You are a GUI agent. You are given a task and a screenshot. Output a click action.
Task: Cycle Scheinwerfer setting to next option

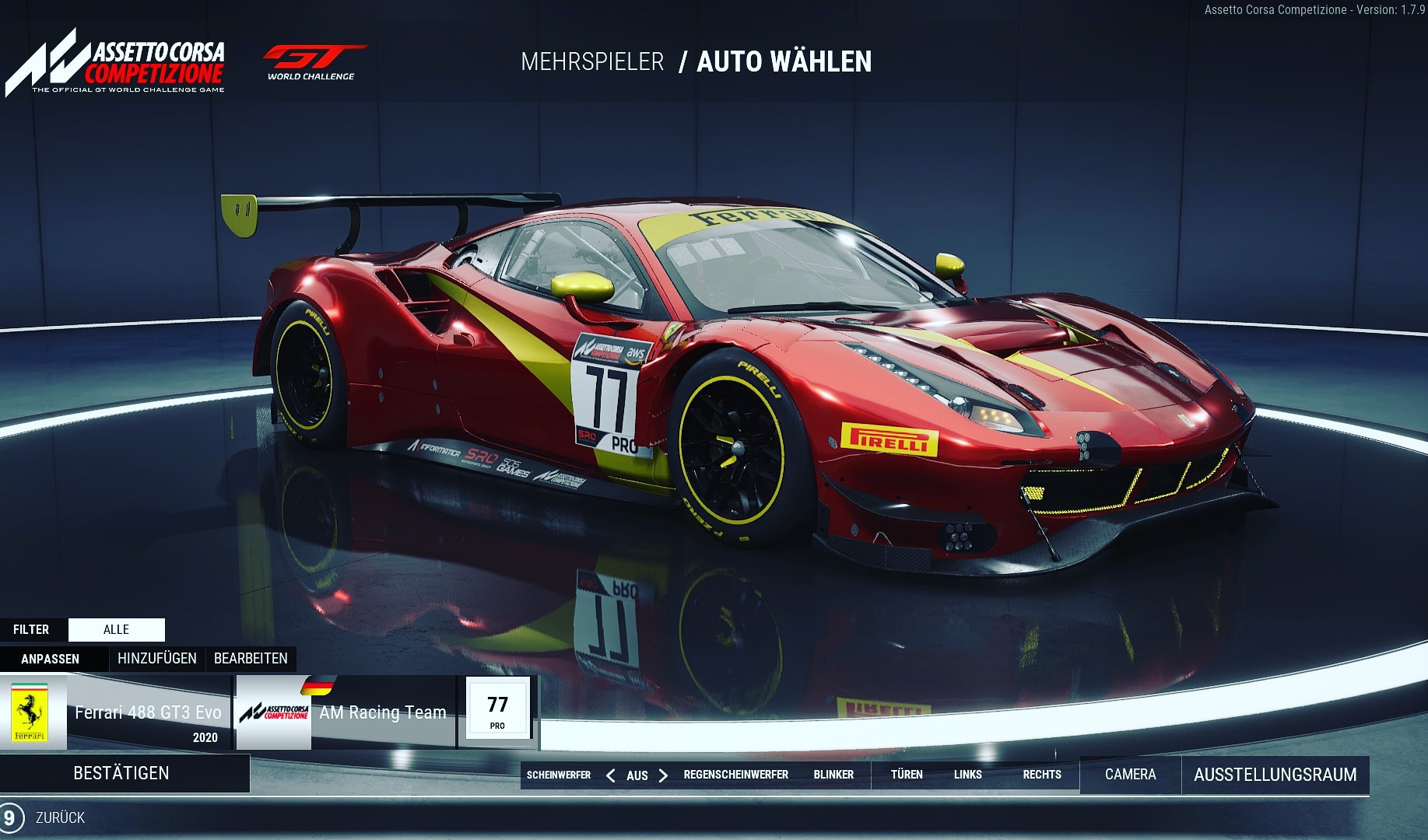click(x=663, y=775)
